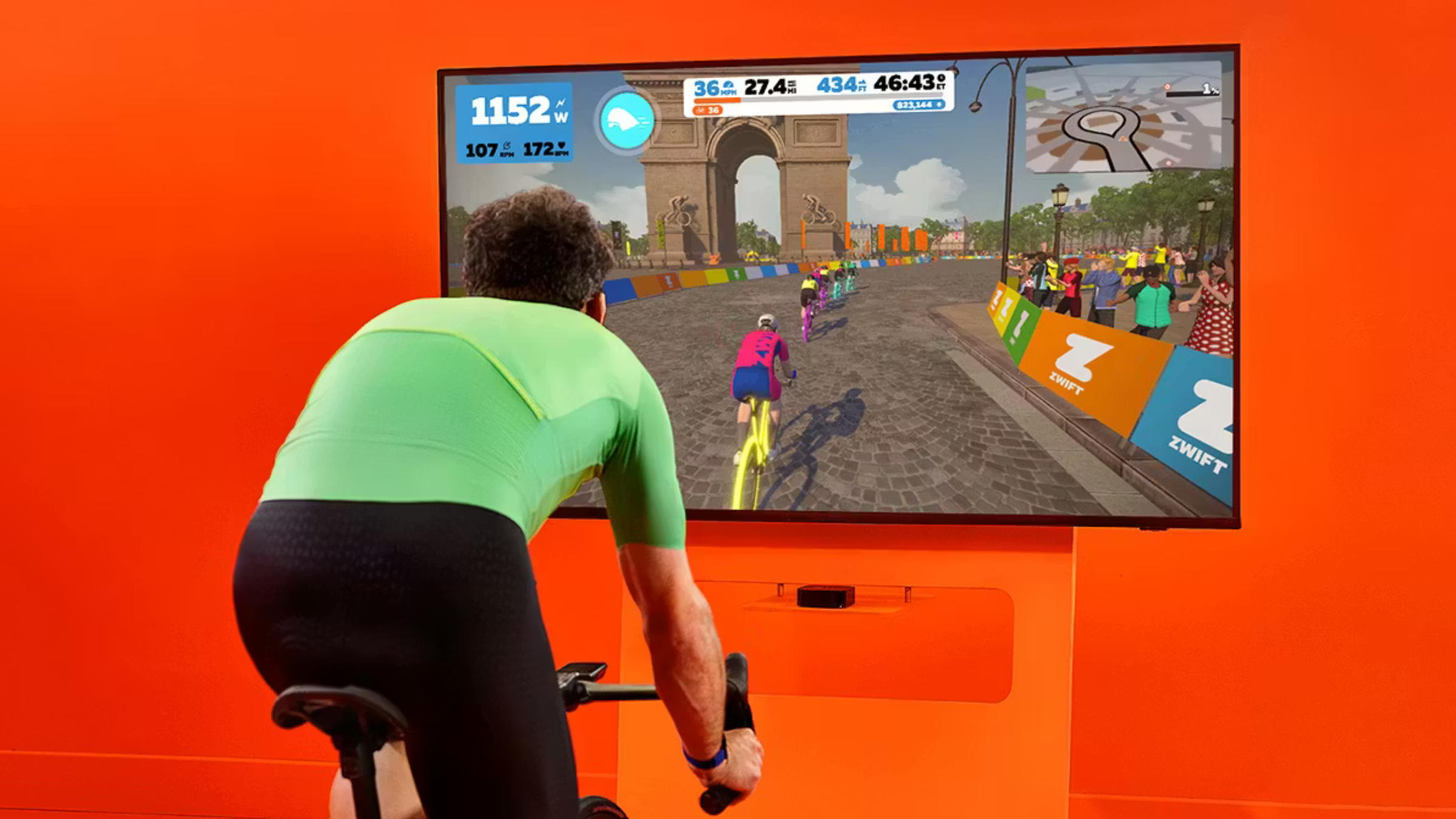Click the power output lightning bolt icon
The height and width of the screenshot is (819, 1456).
561,104
